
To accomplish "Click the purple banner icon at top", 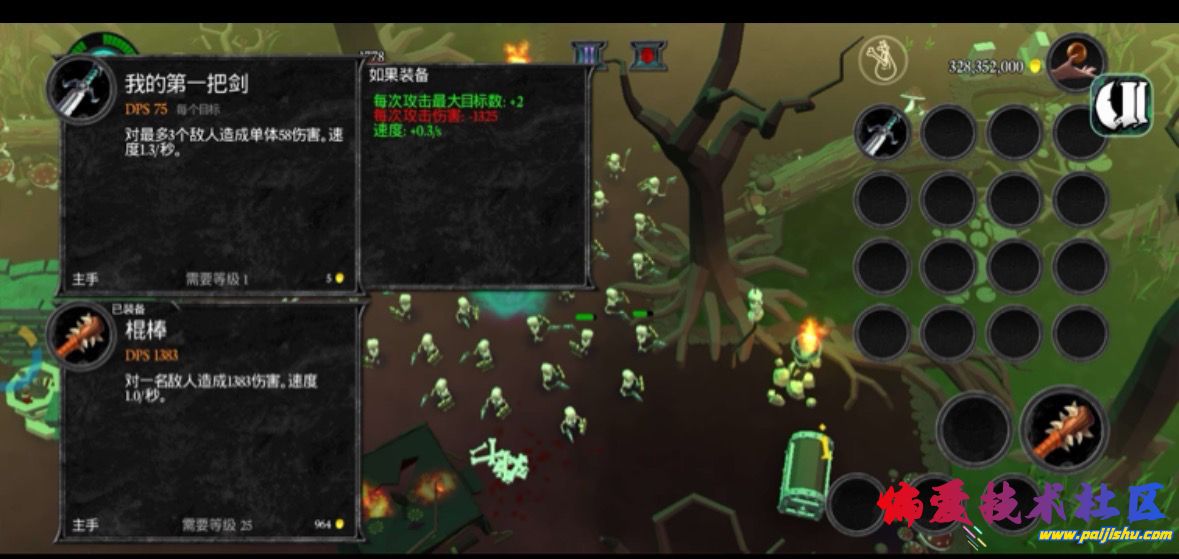I will pyautogui.click(x=588, y=54).
